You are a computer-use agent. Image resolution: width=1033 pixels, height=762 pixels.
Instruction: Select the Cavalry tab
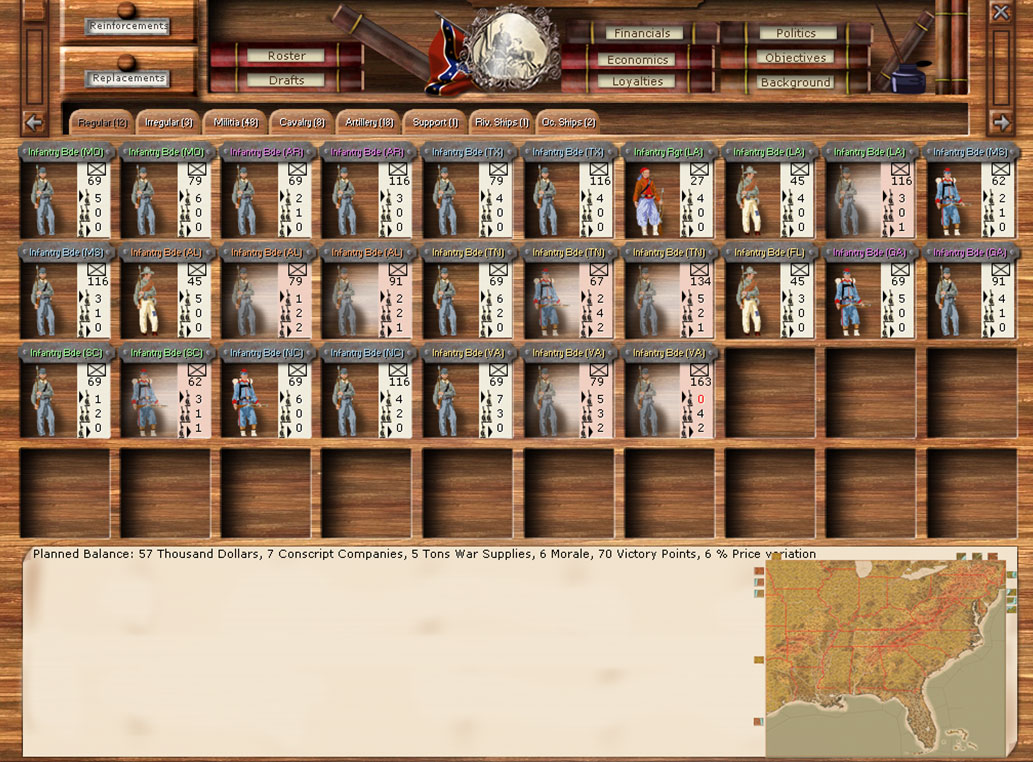301,122
